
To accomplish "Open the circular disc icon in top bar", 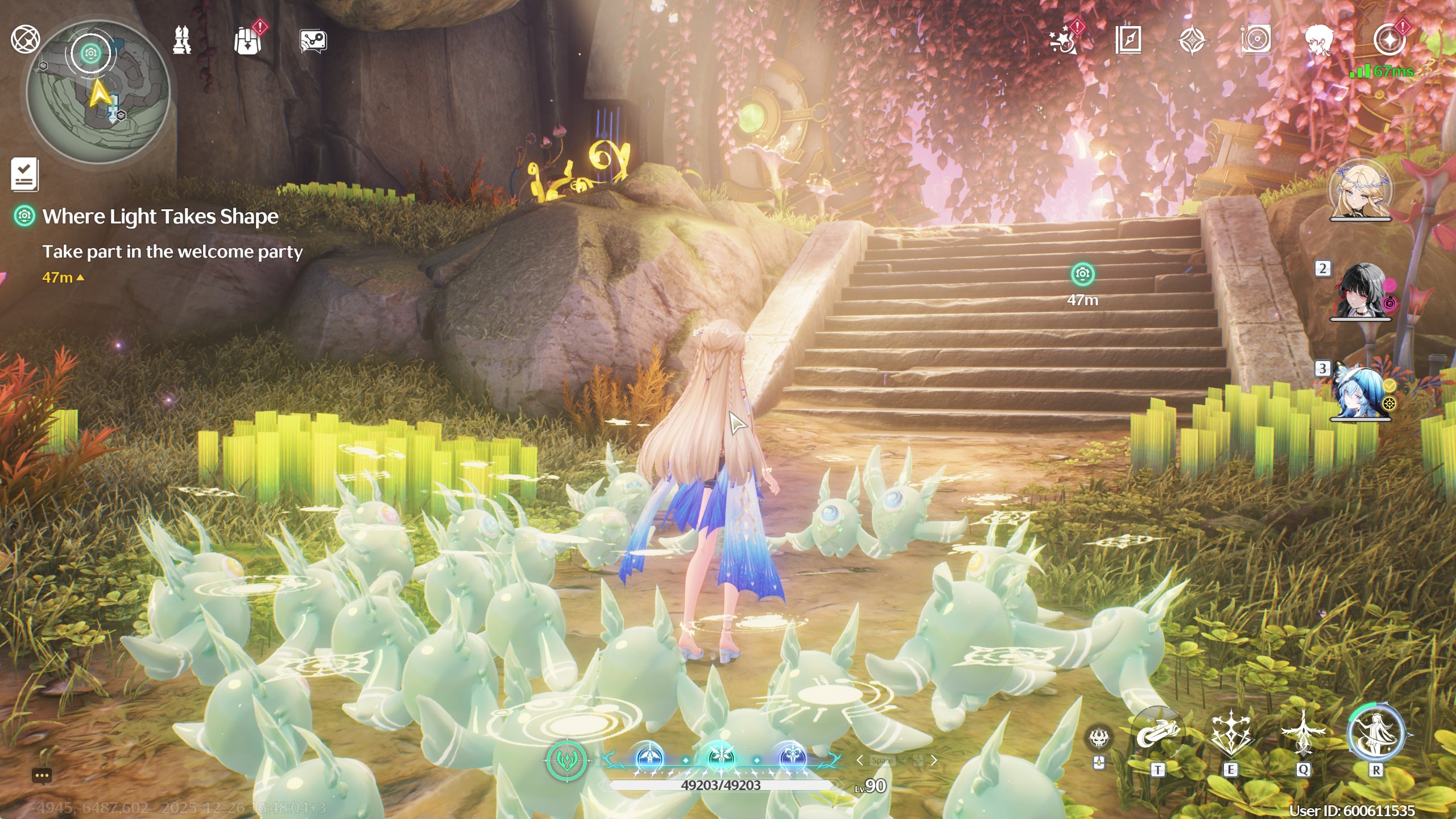I will pyautogui.click(x=1256, y=40).
